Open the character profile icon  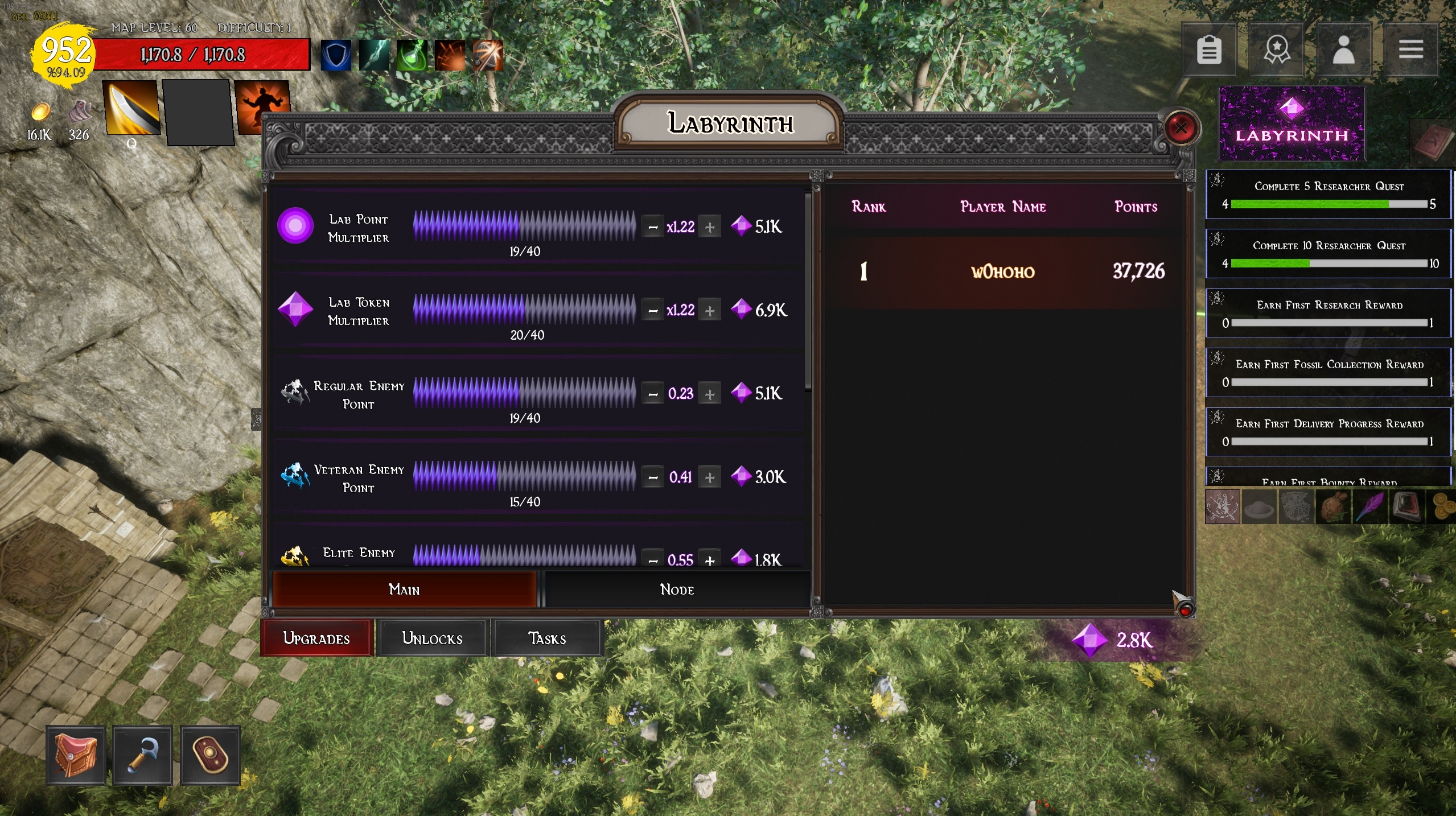pos(1343,50)
